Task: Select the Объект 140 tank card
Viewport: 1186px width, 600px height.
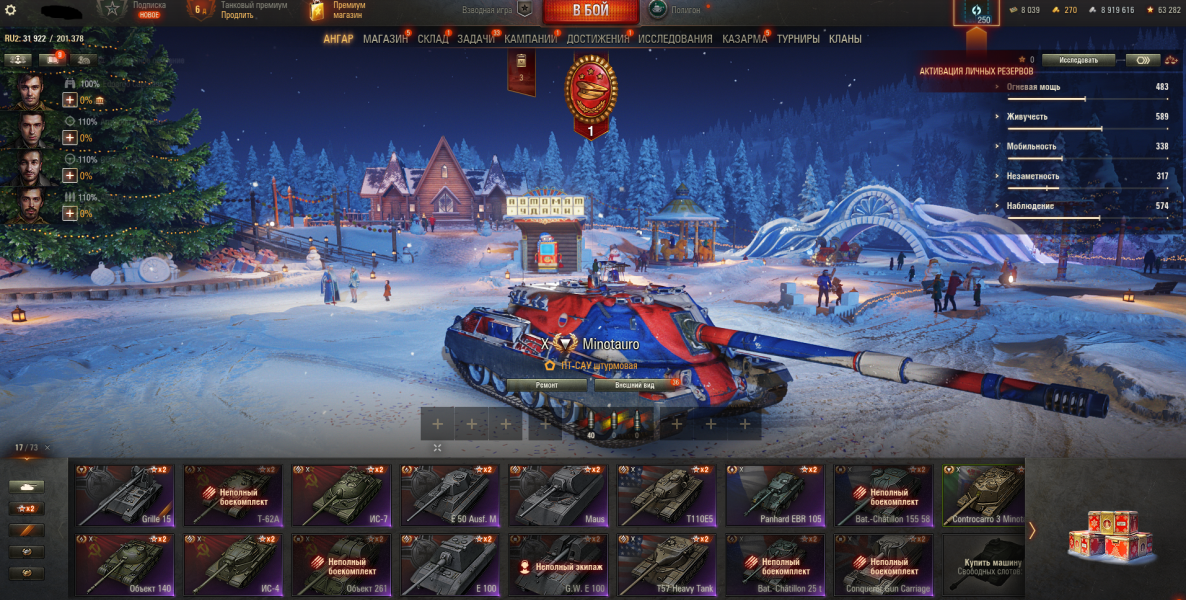Action: (125, 565)
